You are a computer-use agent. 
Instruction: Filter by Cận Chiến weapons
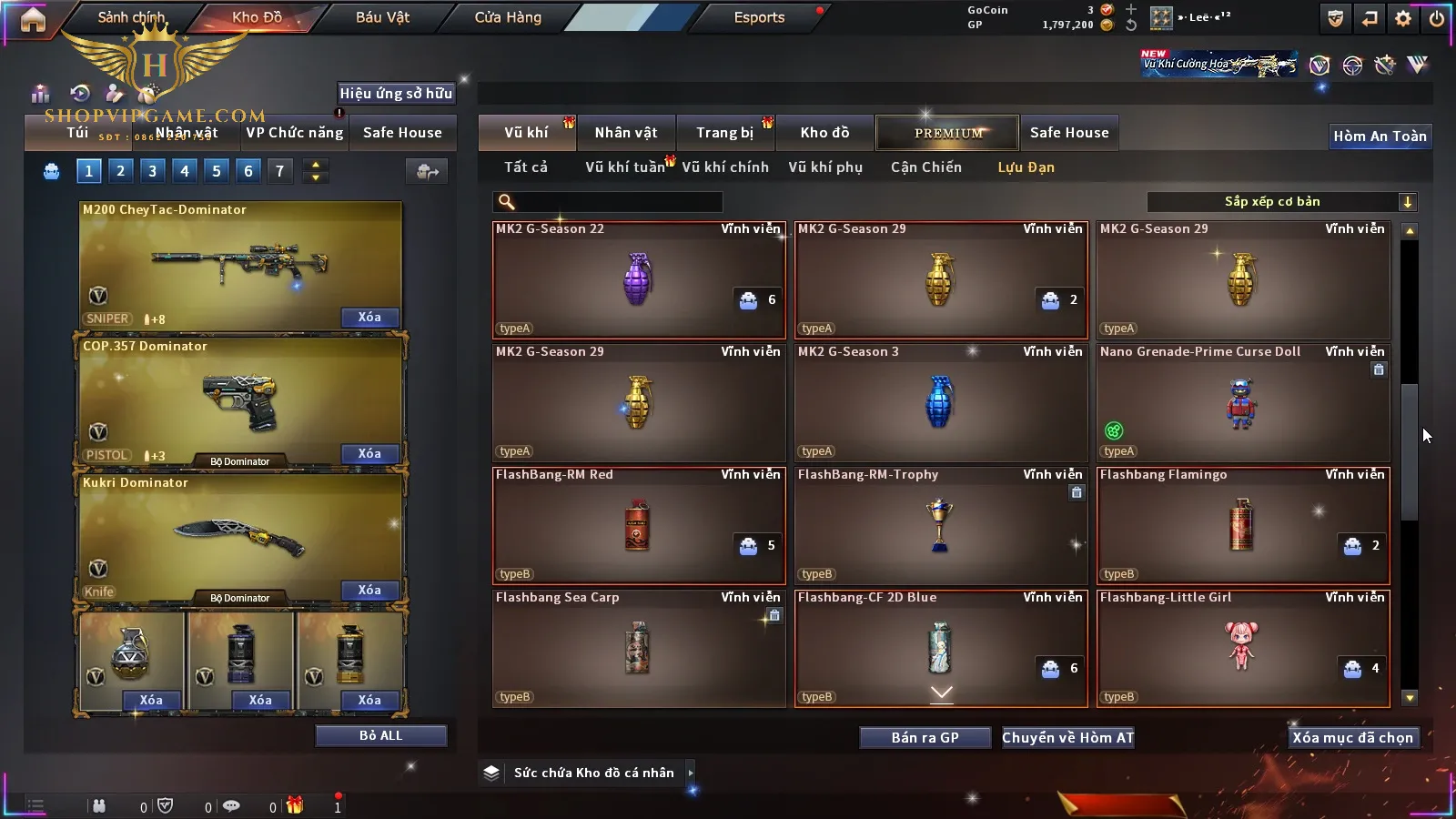pyautogui.click(x=925, y=167)
